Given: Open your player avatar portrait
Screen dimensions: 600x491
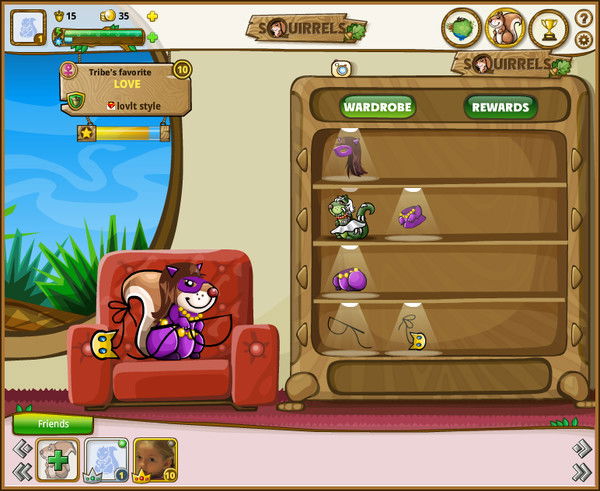Looking at the screenshot, I should click(27, 27).
